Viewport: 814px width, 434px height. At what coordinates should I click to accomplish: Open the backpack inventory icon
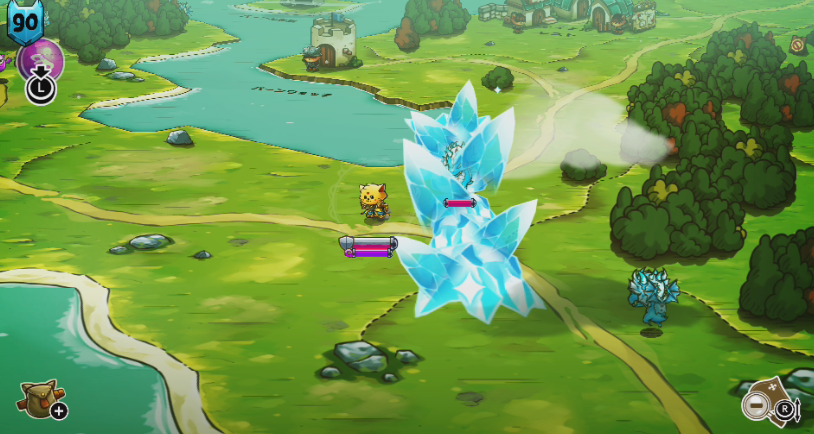coord(37,398)
